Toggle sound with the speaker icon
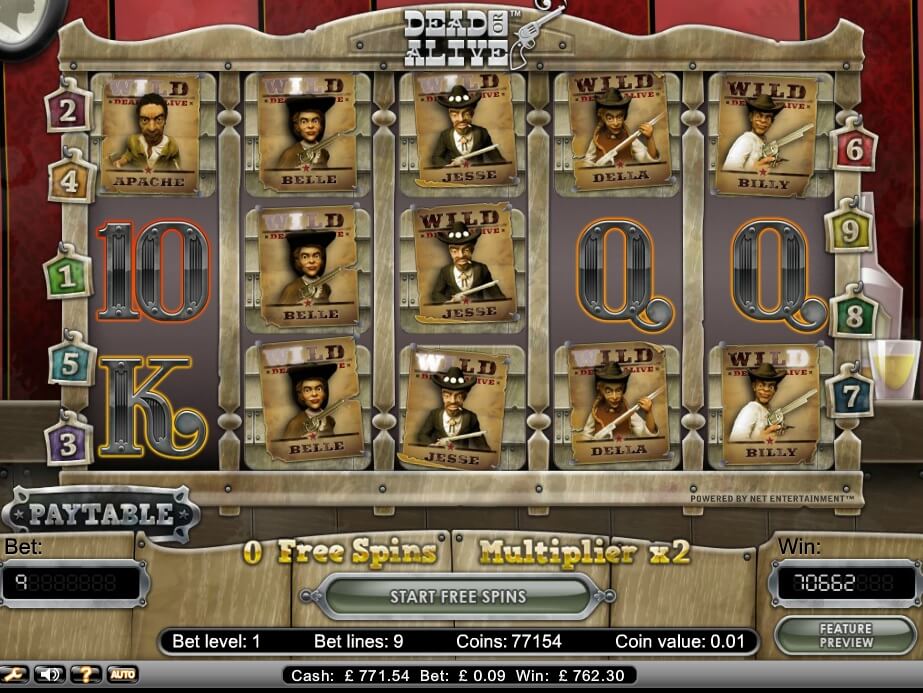Viewport: 923px width, 693px height. (x=50, y=675)
